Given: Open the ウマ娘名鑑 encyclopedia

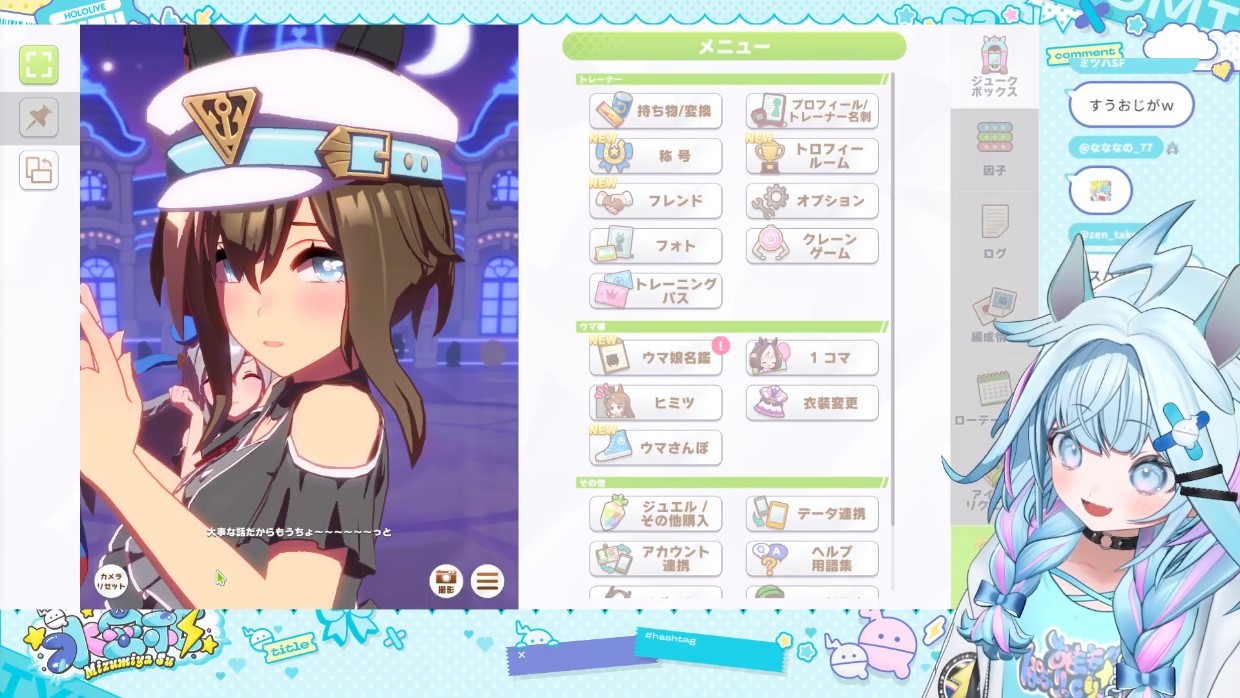Looking at the screenshot, I should [656, 358].
